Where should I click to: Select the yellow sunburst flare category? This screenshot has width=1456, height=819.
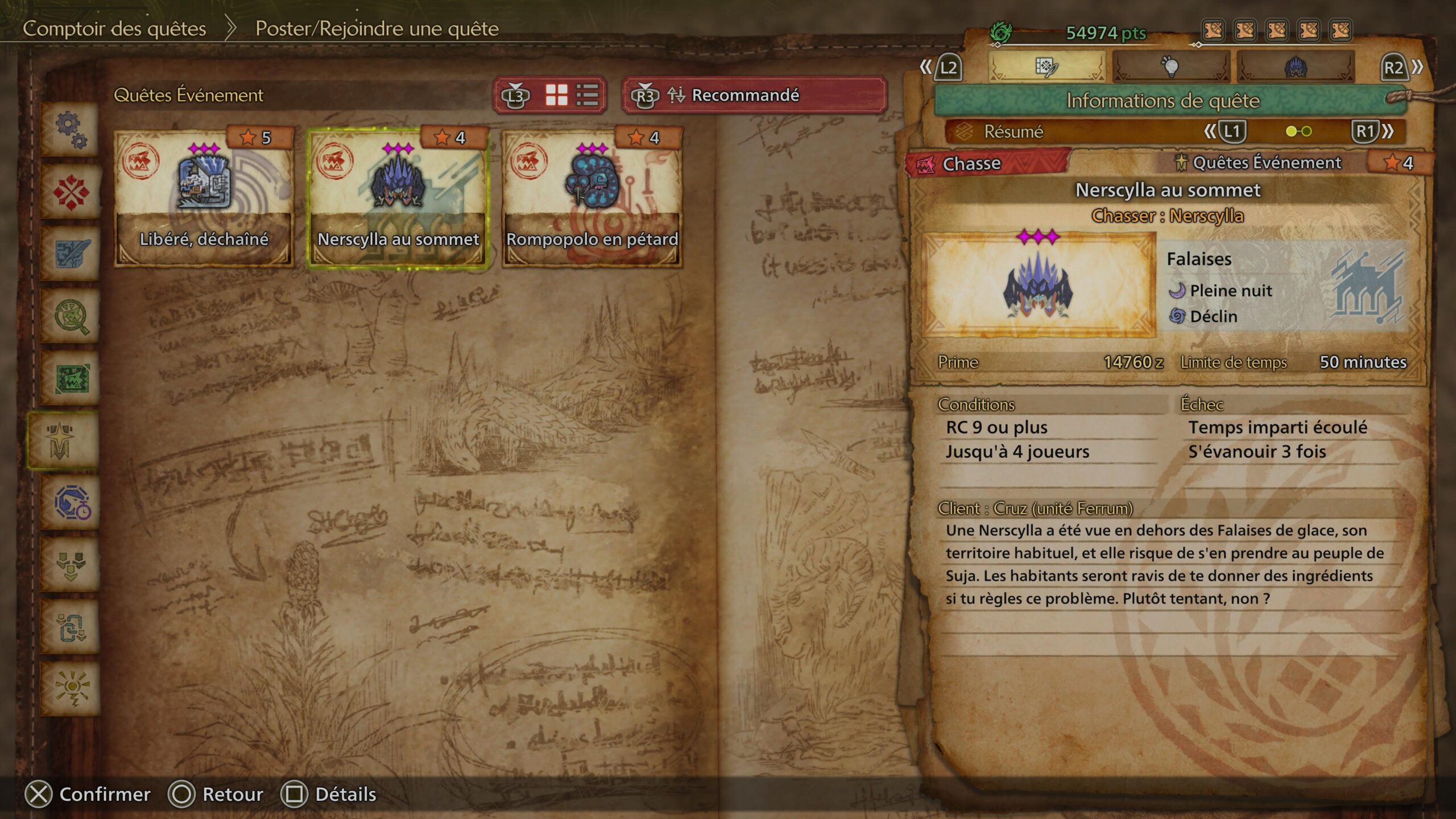[71, 689]
